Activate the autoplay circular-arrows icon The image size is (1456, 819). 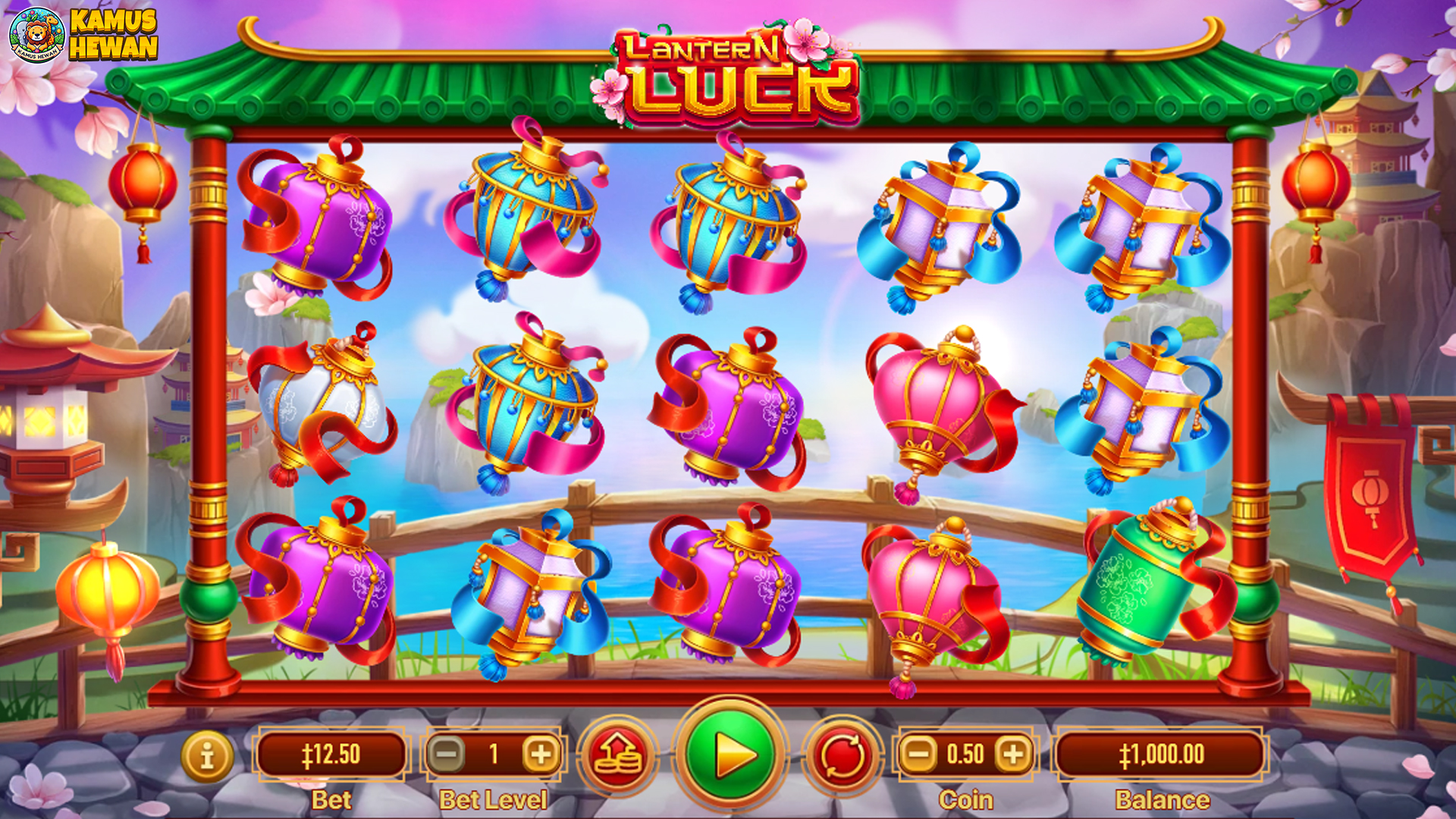tap(842, 754)
